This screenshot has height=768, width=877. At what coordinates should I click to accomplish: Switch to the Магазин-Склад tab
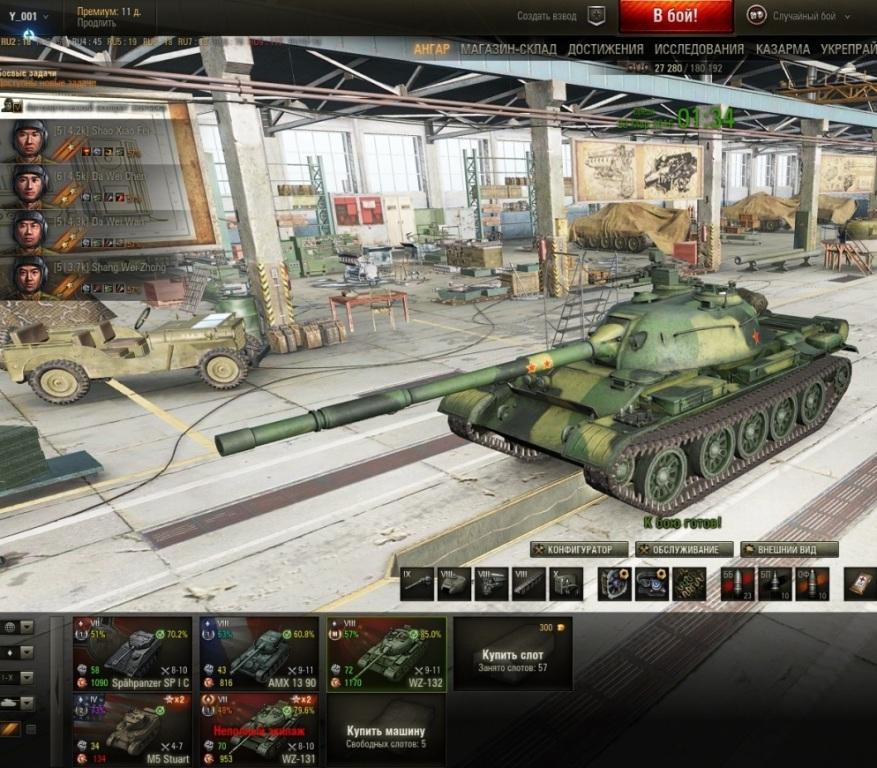508,49
